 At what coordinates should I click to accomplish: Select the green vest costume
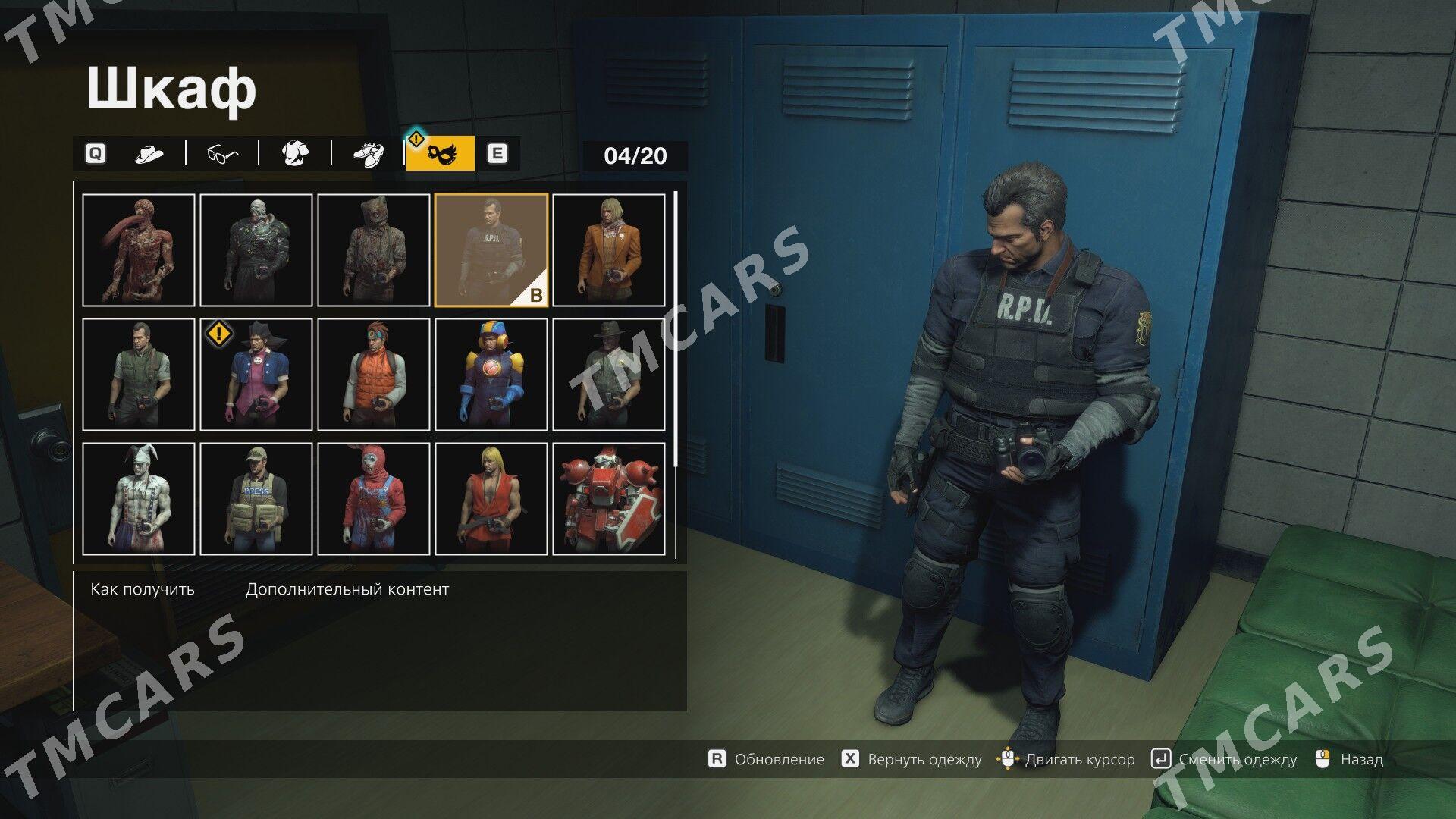pyautogui.click(x=139, y=375)
